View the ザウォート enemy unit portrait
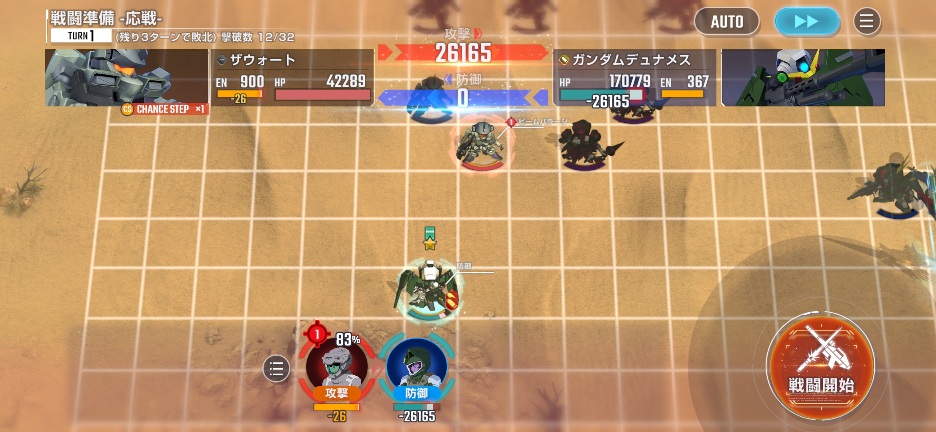The height and width of the screenshot is (432, 936). tap(126, 77)
